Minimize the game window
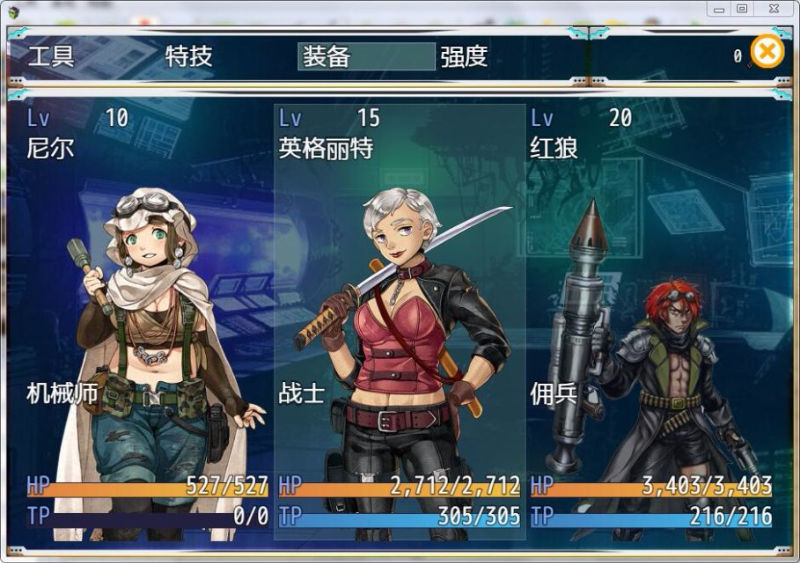 click(716, 9)
